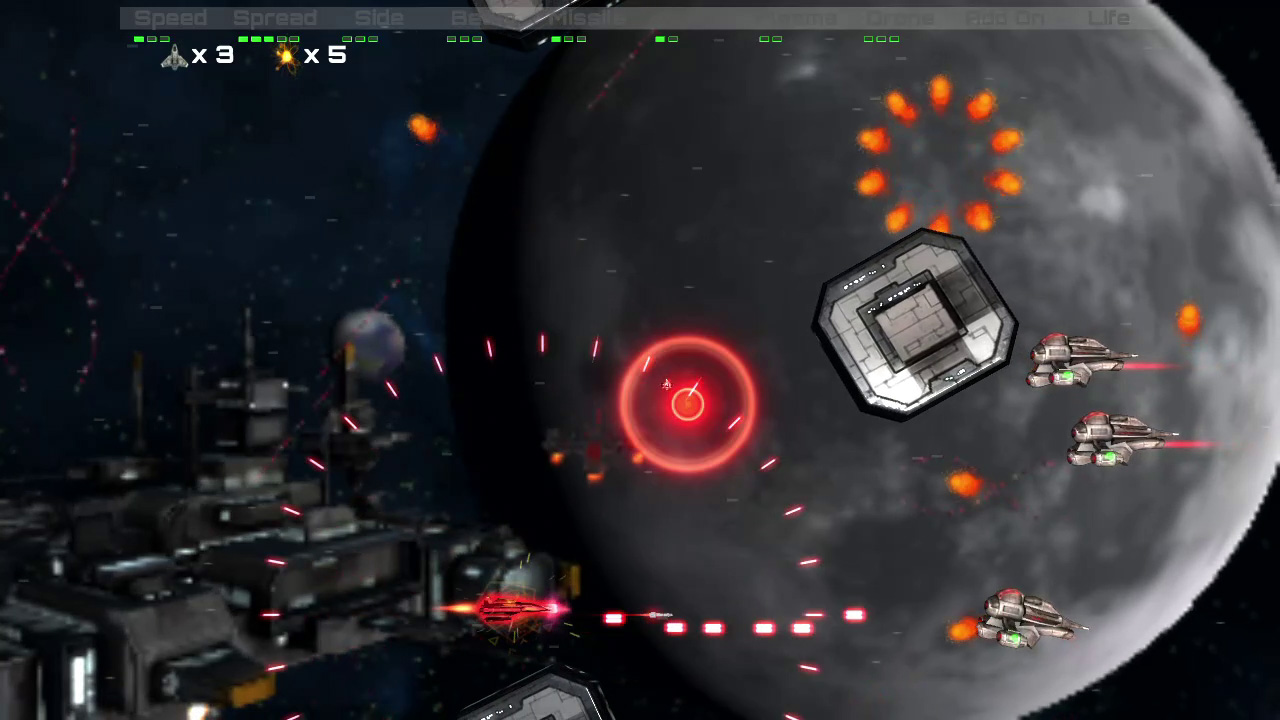Click the Add On label
The height and width of the screenshot is (720, 1280).
pos(1004,17)
